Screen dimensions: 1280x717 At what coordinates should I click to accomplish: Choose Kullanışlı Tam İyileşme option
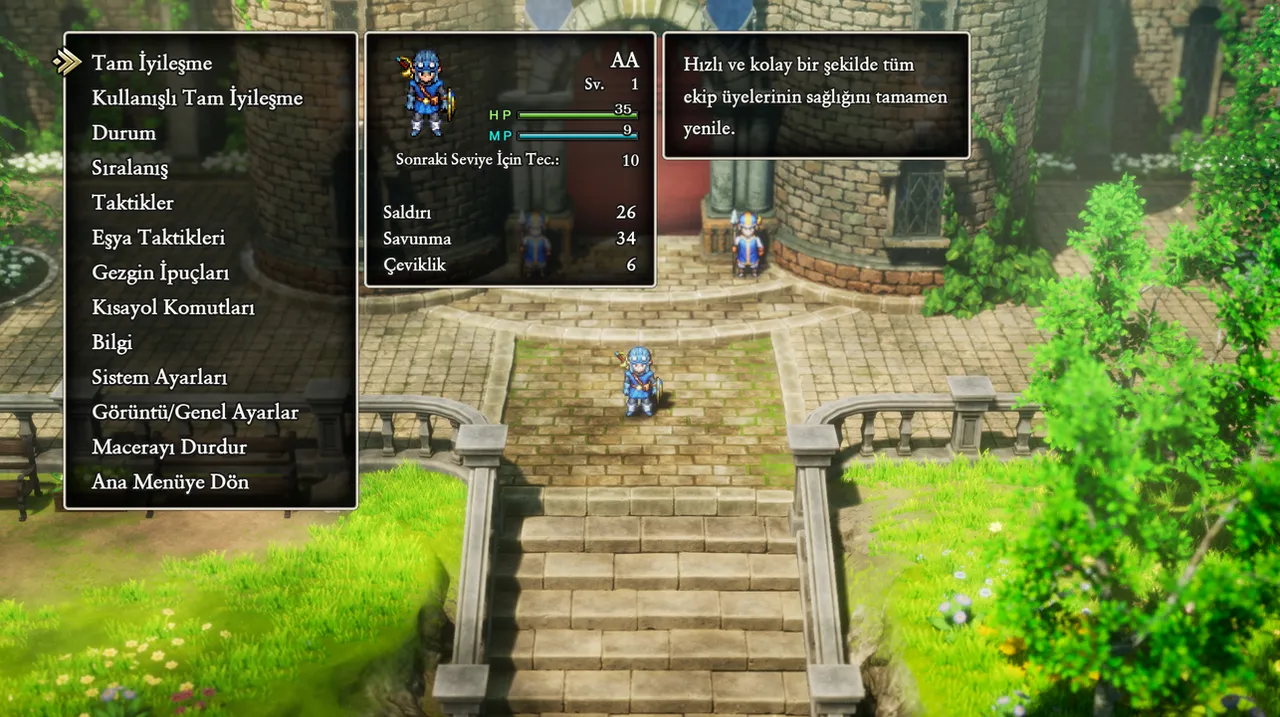click(x=197, y=98)
